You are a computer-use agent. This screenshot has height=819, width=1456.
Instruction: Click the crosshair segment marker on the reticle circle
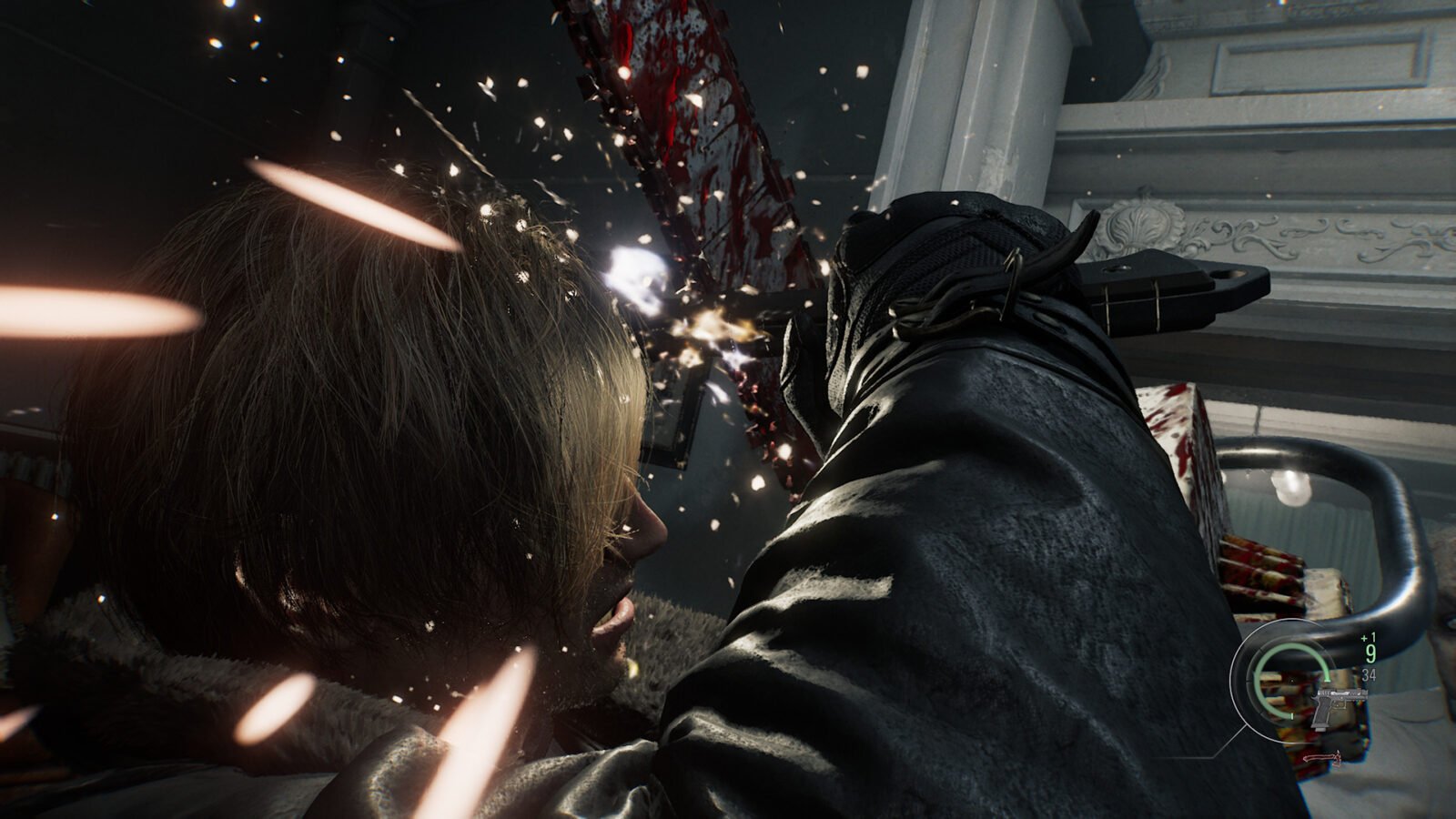pyautogui.click(x=1291, y=716)
